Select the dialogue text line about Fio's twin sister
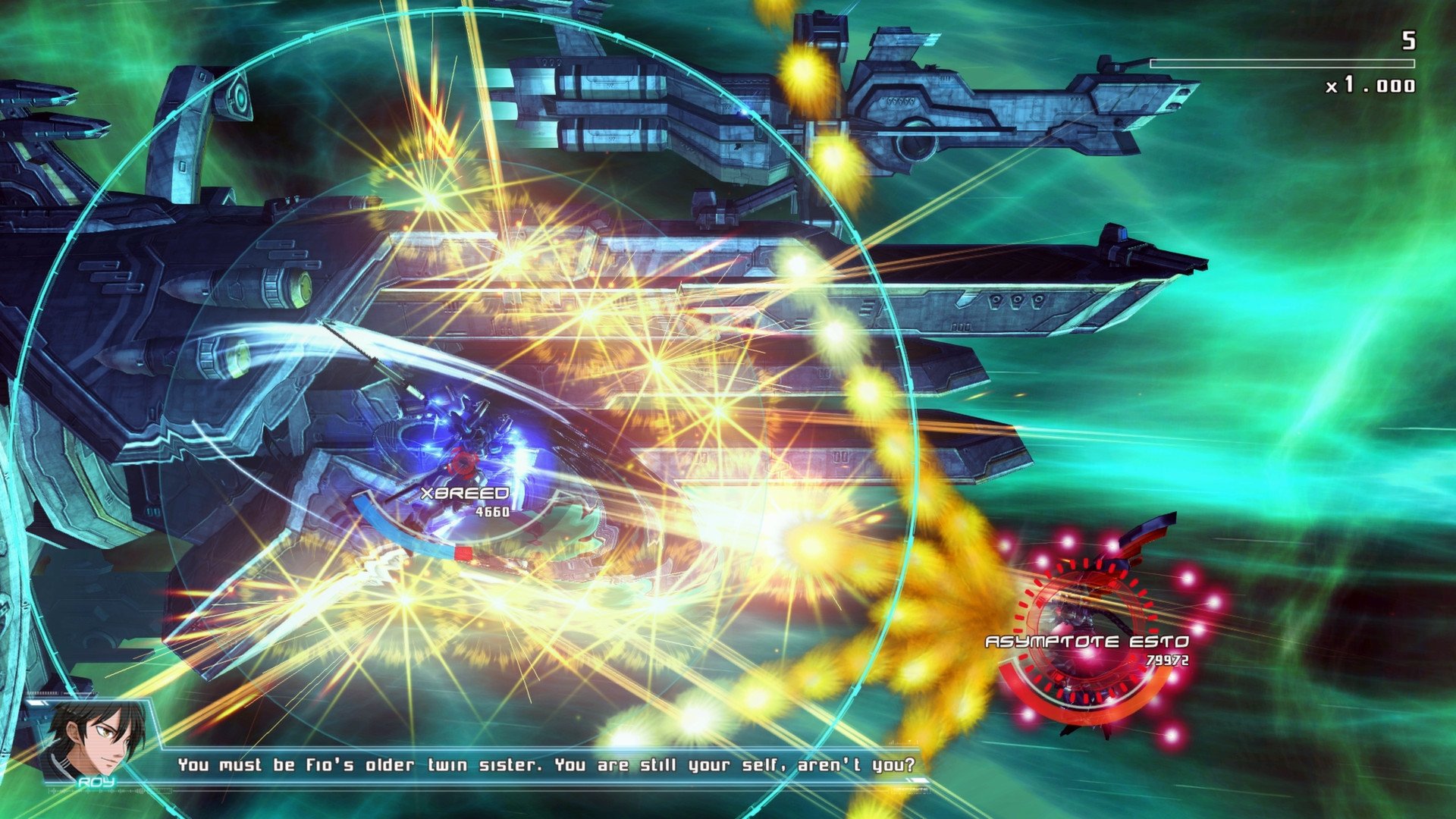The image size is (1456, 819). pyautogui.click(x=546, y=765)
